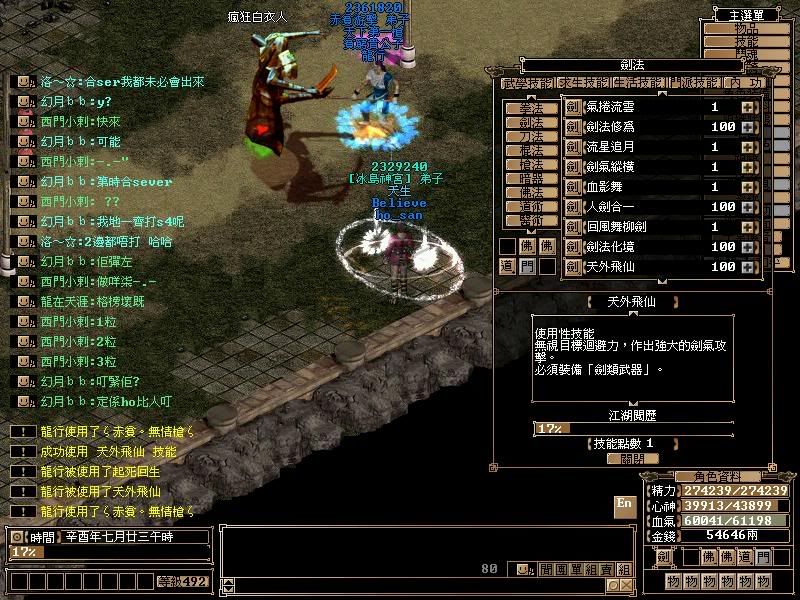Click the 劍 icon beside 人劍合一

573,207
